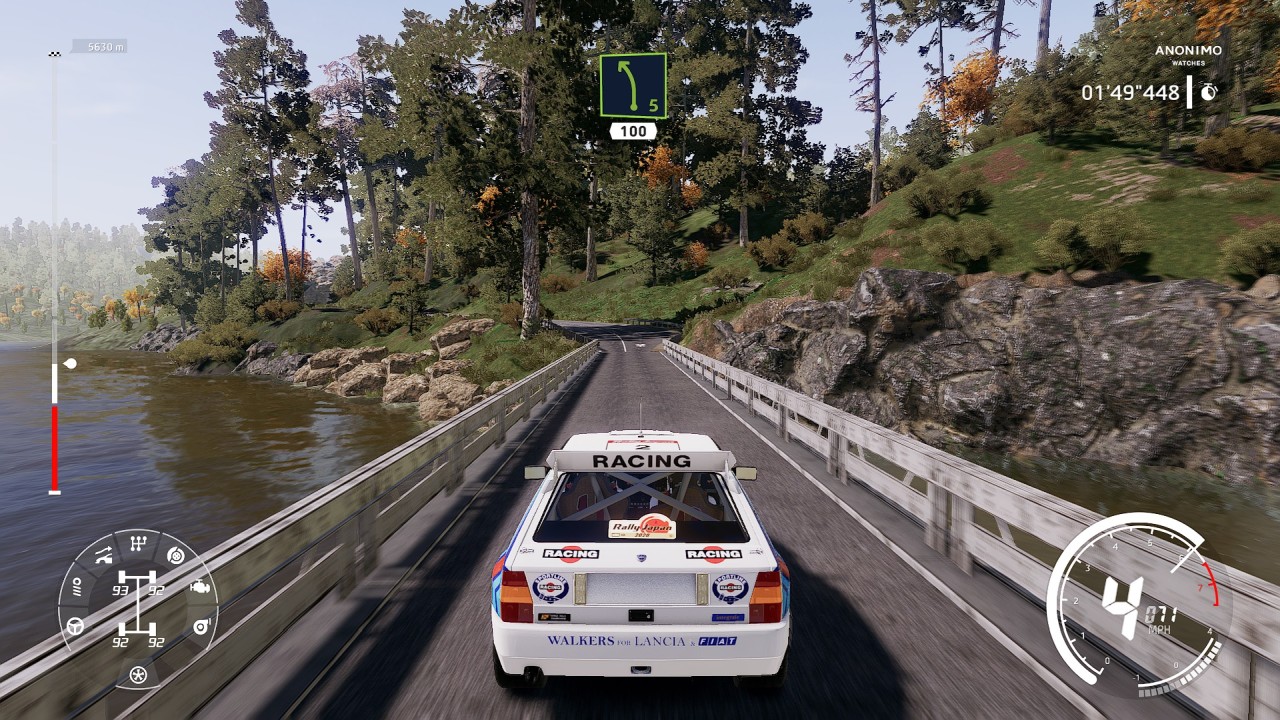Click the stage progress position marker
Image resolution: width=1280 pixels, height=720 pixels.
68,364
